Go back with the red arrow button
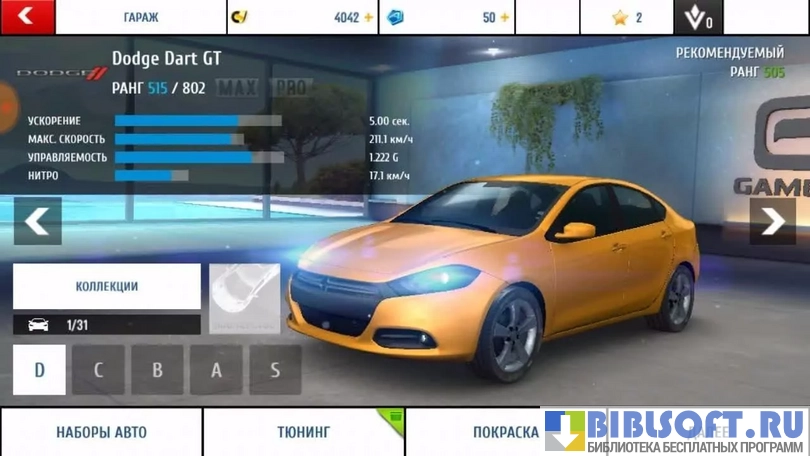Image resolution: width=810 pixels, height=456 pixels. tap(26, 17)
